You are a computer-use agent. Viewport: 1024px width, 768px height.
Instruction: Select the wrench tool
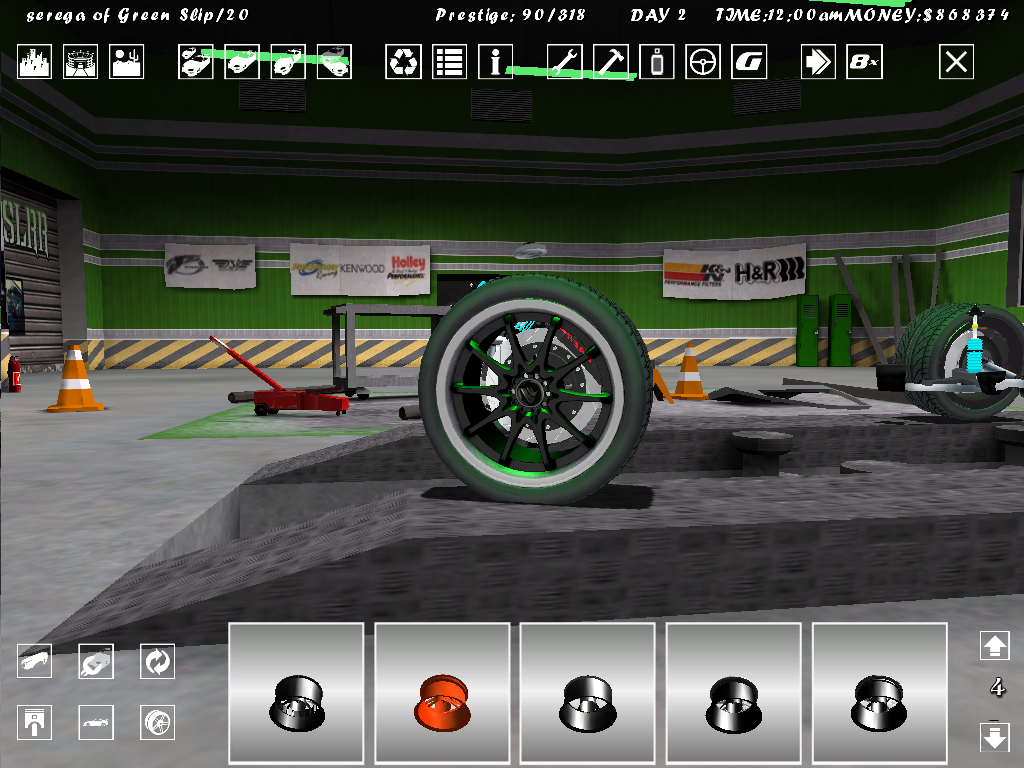click(x=564, y=62)
